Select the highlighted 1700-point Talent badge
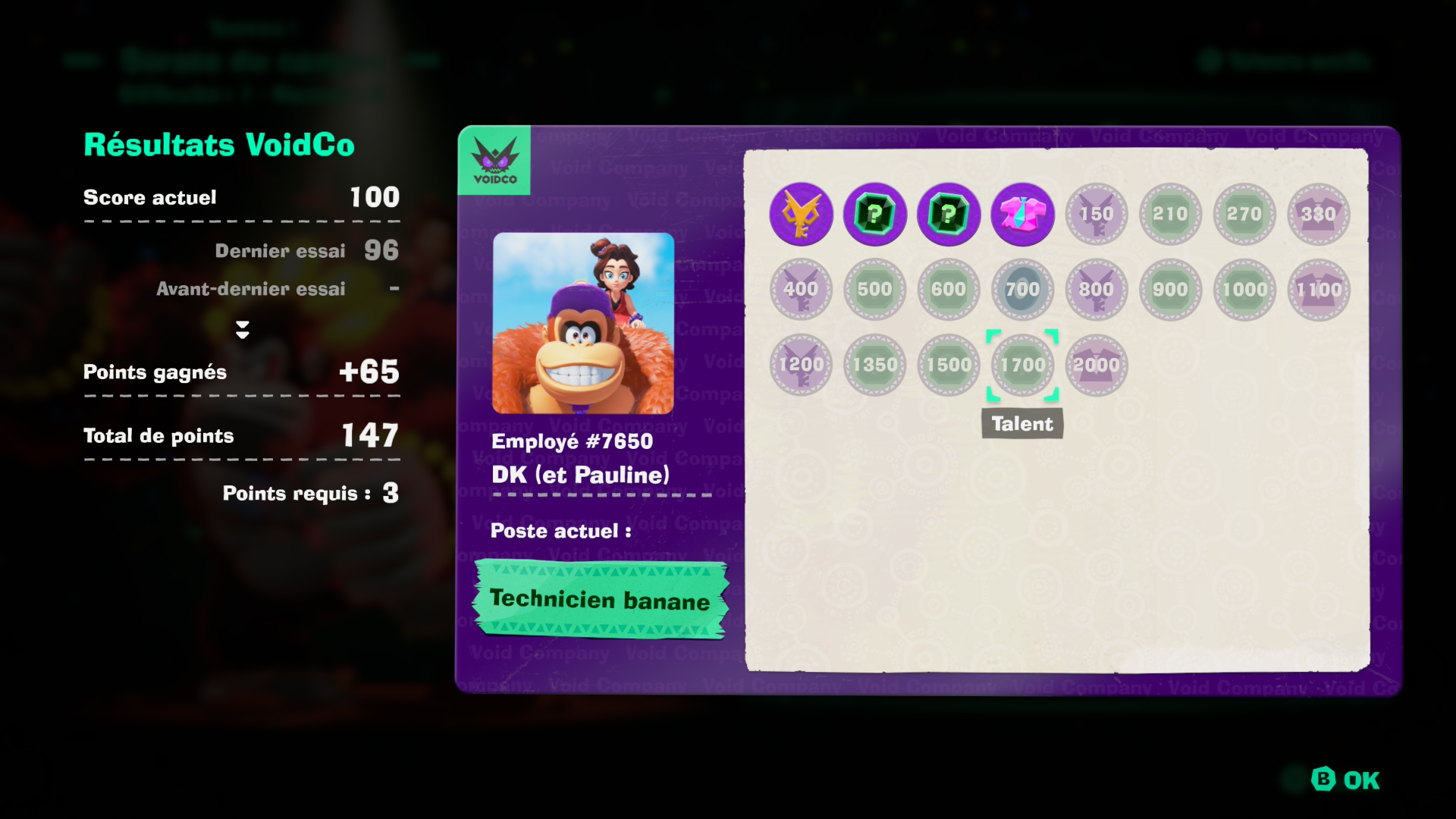1456x819 pixels. (x=1022, y=365)
